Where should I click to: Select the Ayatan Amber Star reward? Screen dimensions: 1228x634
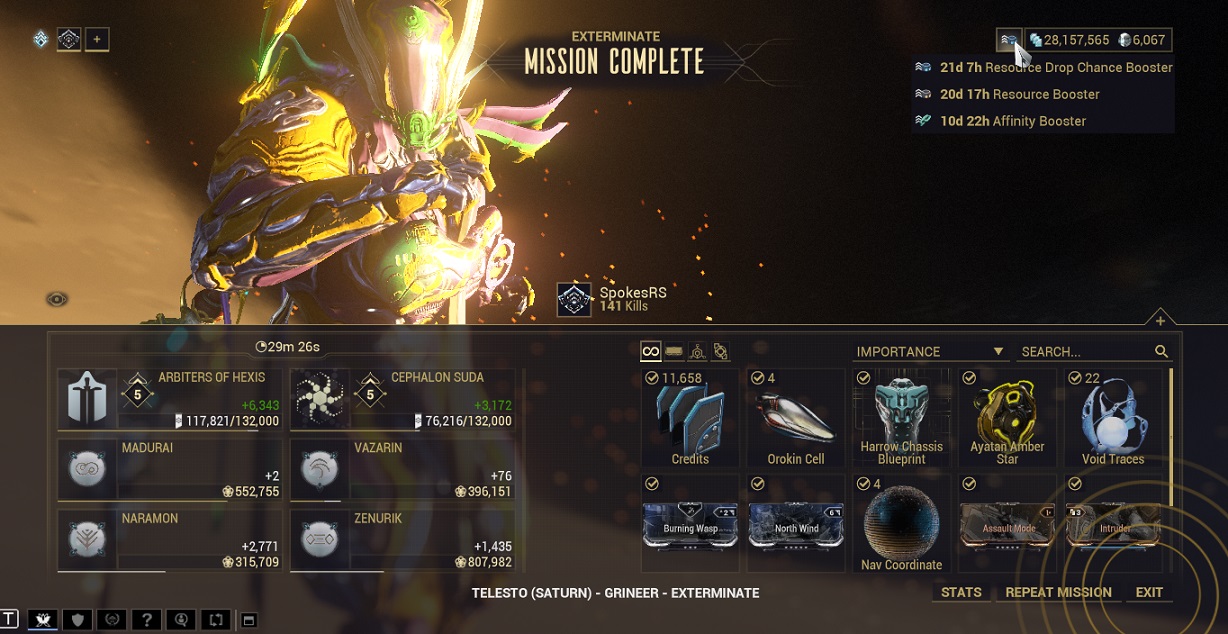[x=1007, y=418]
